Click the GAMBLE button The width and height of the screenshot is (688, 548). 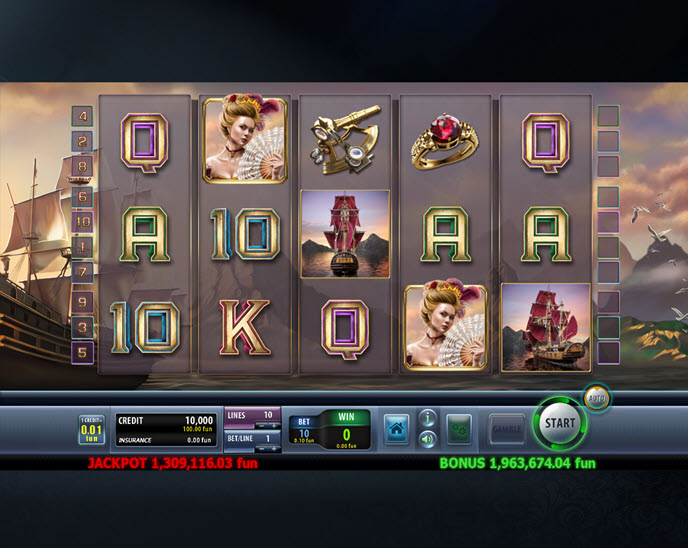507,429
